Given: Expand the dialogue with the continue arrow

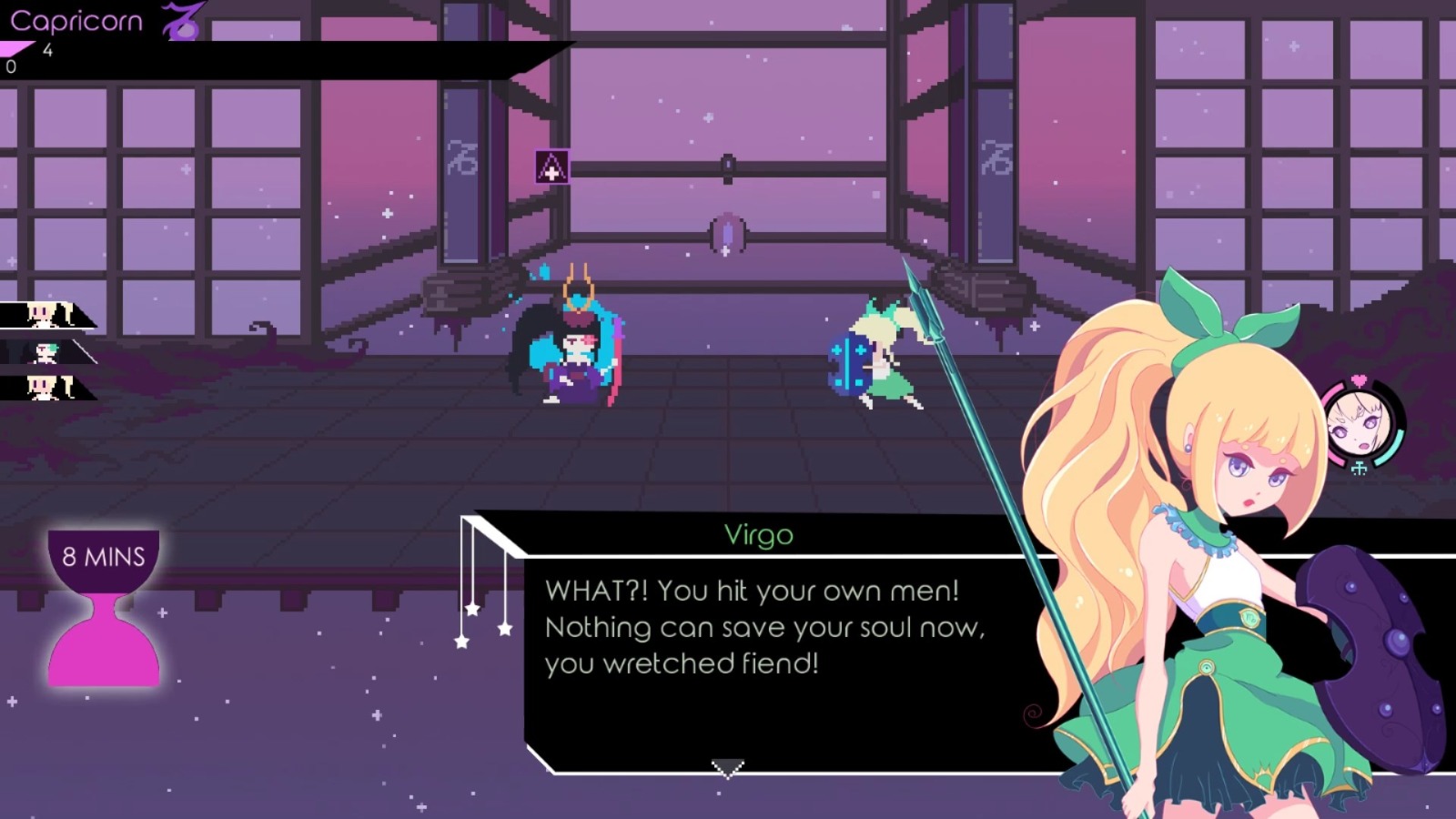Looking at the screenshot, I should click(x=727, y=769).
